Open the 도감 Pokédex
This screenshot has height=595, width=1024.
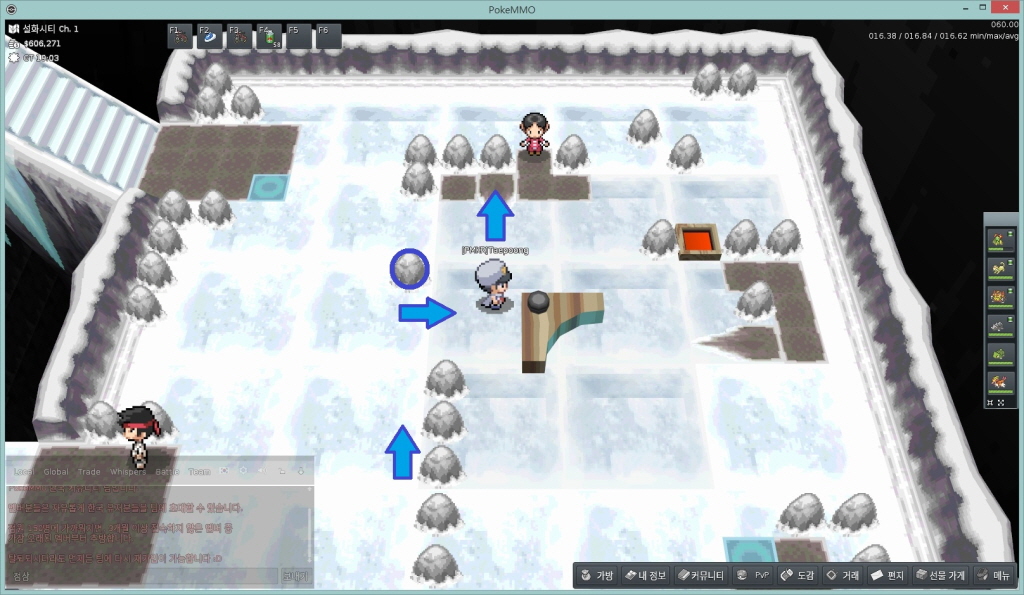[x=798, y=575]
